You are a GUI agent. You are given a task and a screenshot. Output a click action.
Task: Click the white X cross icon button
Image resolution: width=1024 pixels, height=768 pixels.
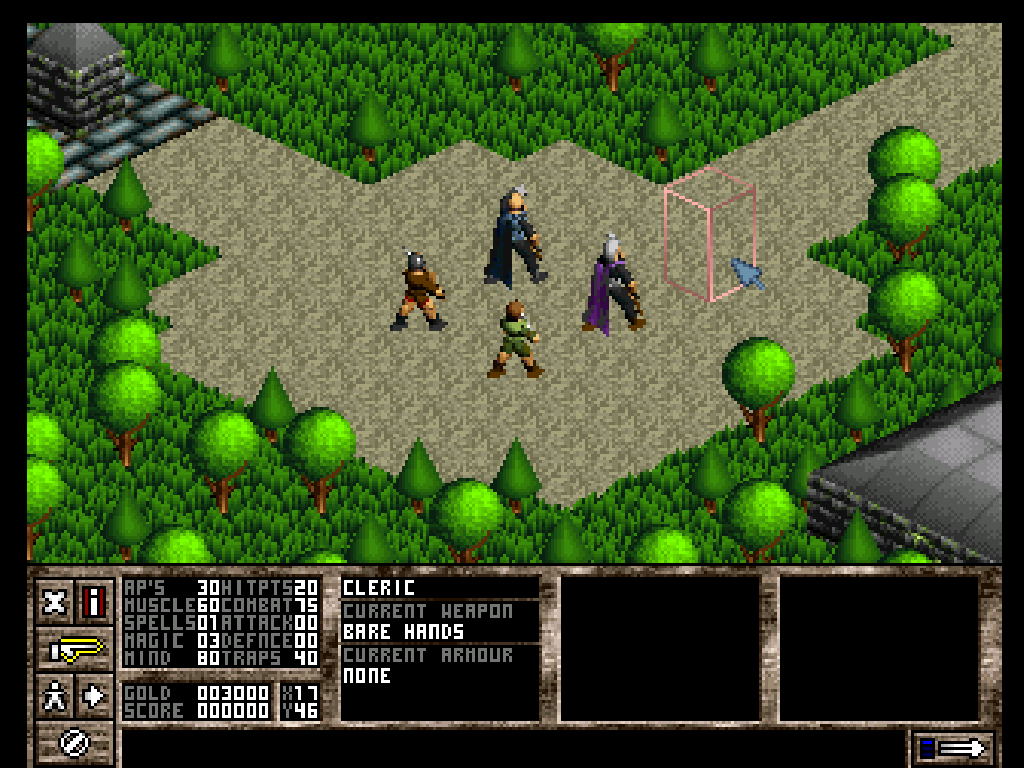(x=55, y=602)
